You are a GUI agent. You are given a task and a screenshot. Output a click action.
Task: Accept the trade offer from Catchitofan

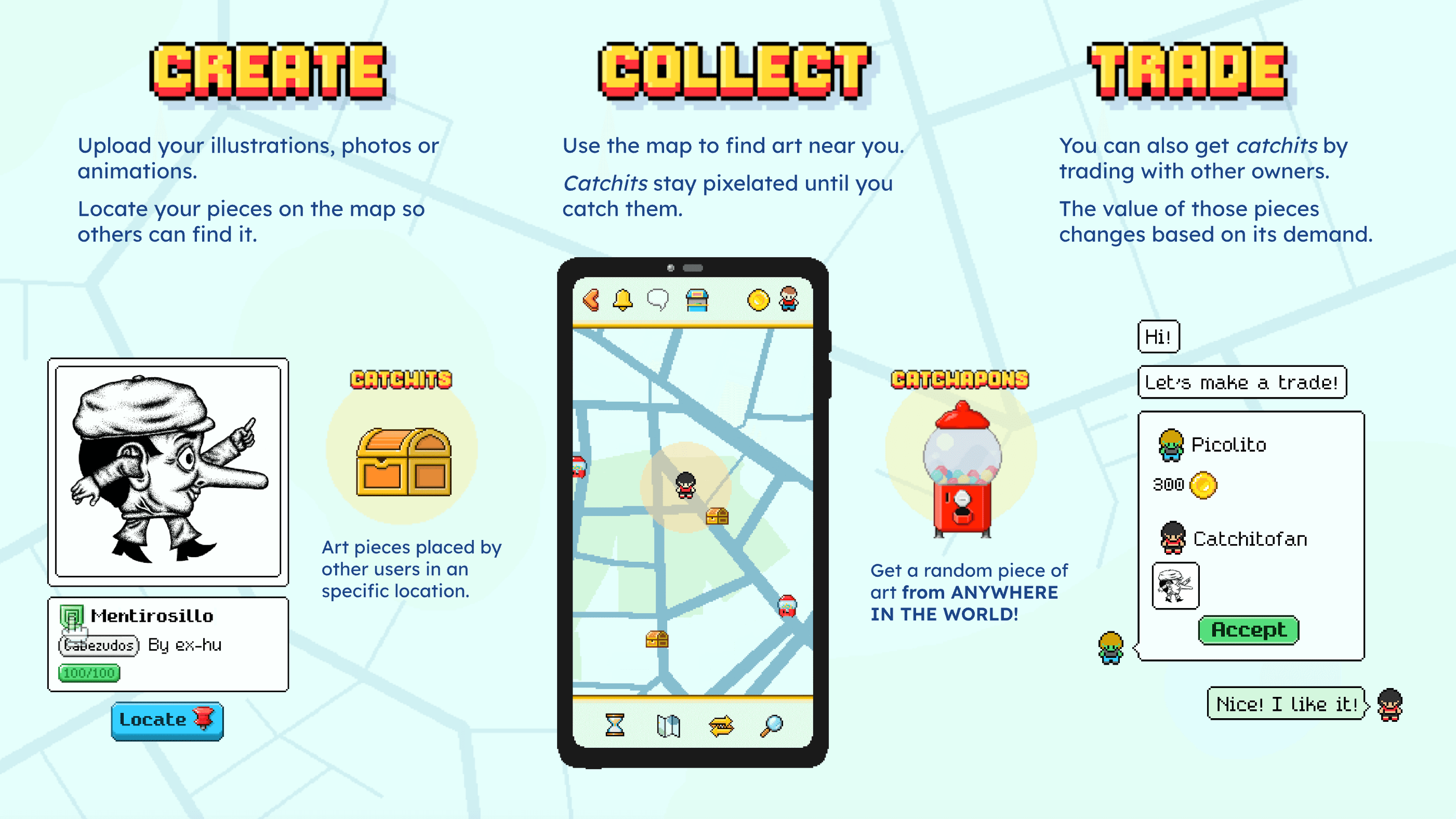click(1248, 630)
